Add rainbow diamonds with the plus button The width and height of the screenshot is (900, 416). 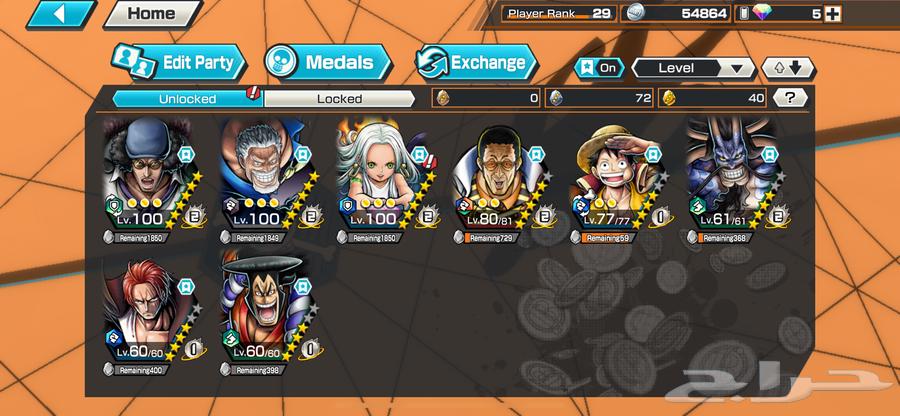[885, 14]
